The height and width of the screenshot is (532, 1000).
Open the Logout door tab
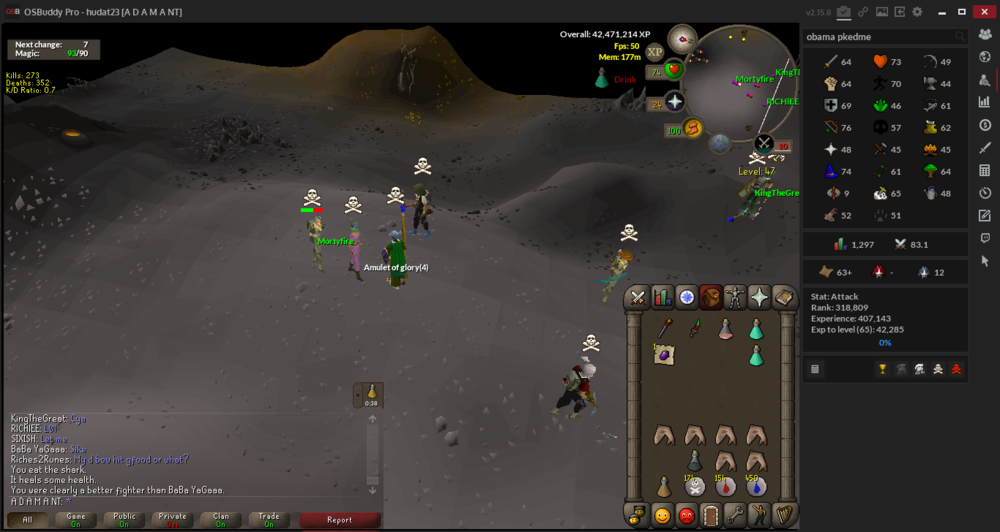[710, 516]
